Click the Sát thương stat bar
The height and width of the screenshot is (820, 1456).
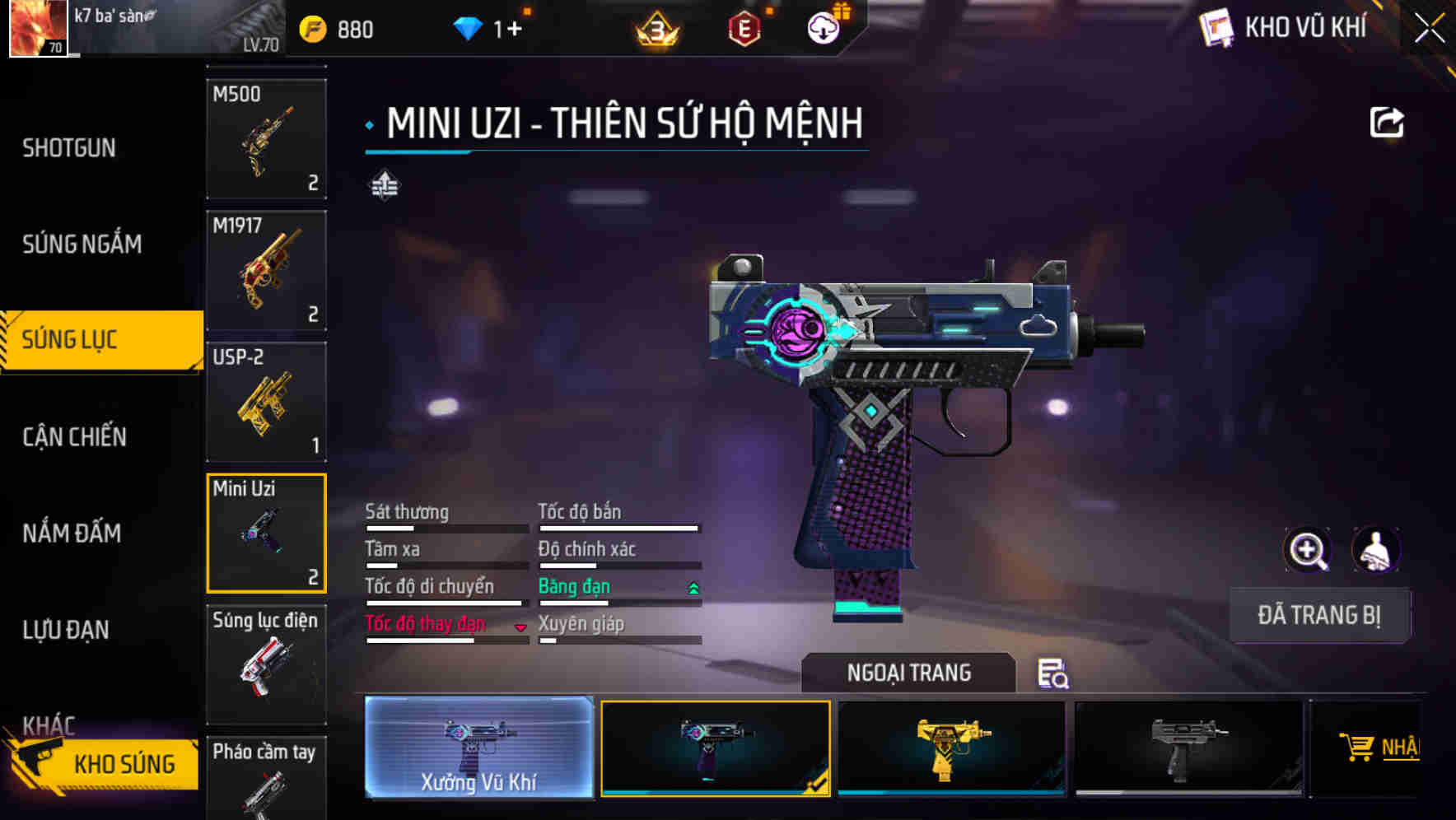(445, 528)
